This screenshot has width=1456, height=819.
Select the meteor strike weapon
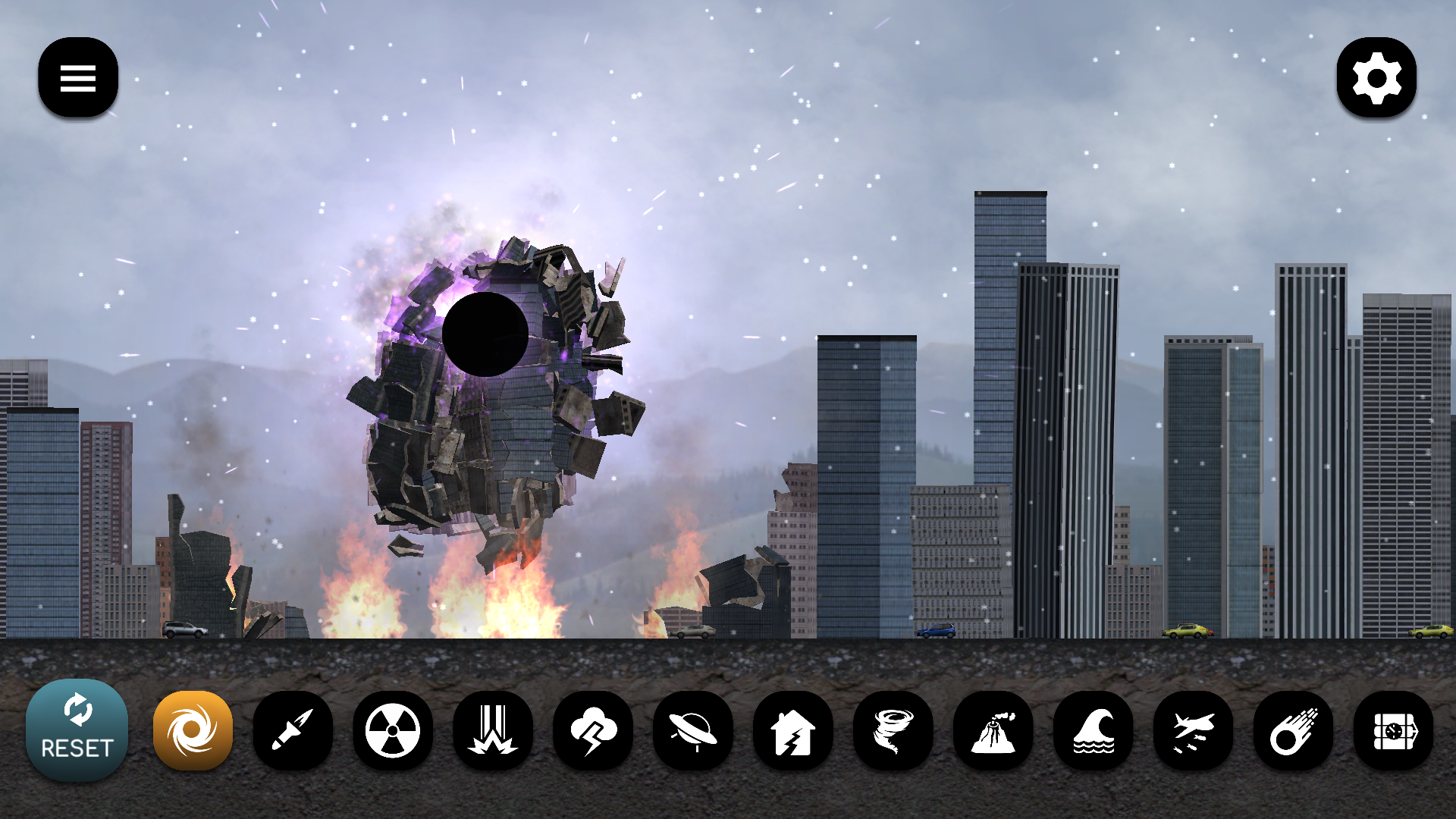pos(1294,730)
